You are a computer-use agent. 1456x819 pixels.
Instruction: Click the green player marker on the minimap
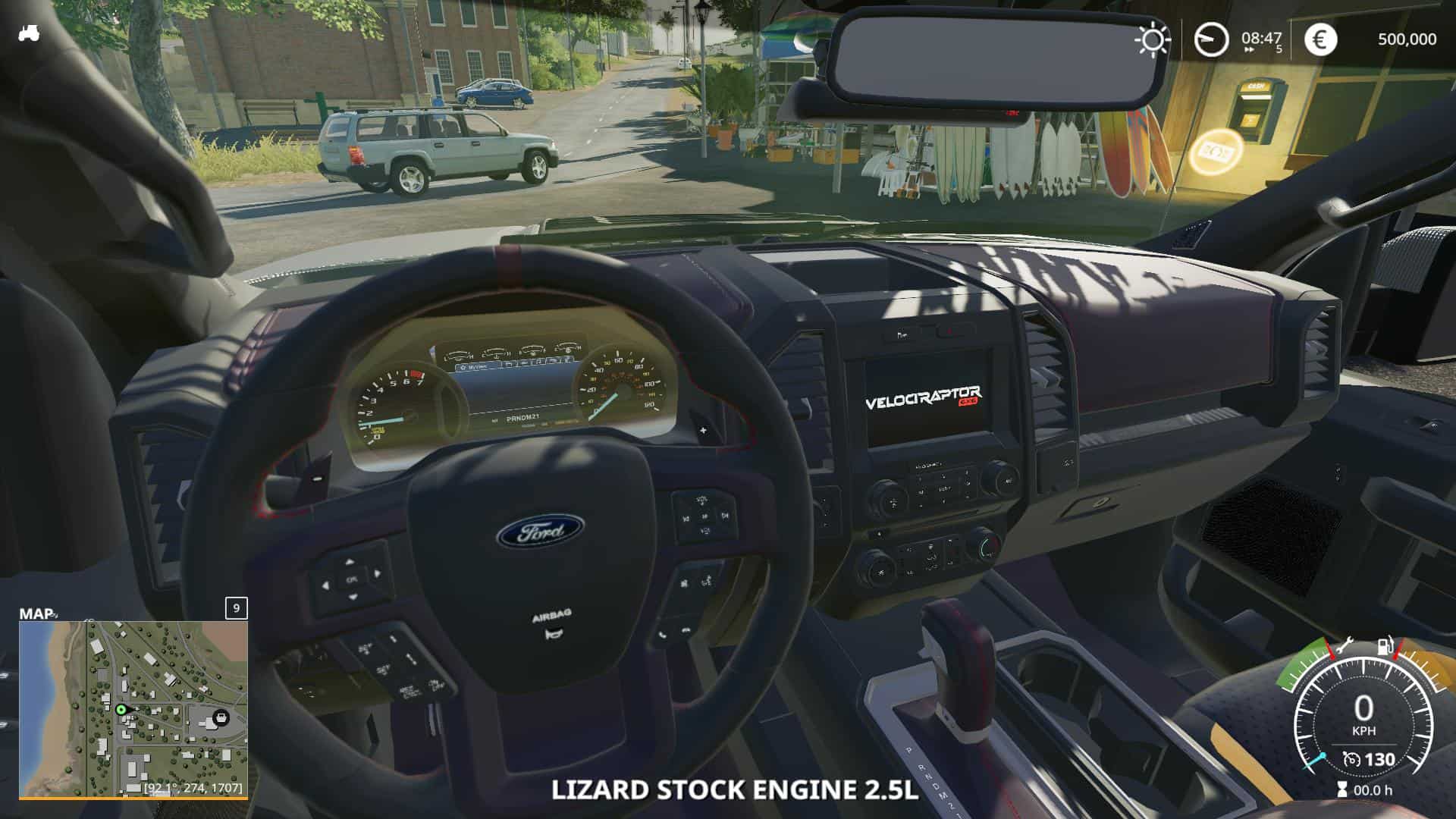tap(121, 710)
